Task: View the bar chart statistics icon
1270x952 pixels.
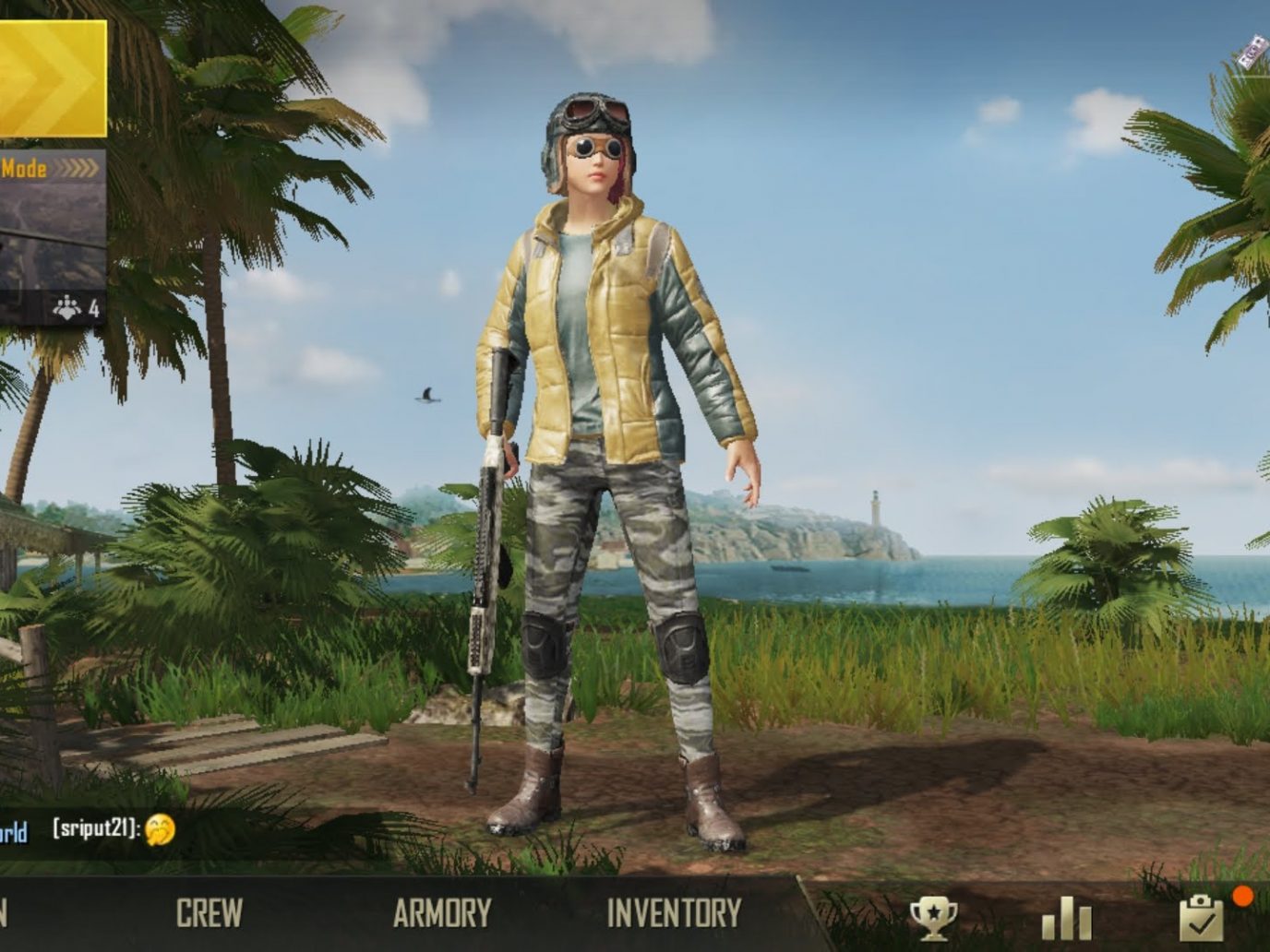Action: pyautogui.click(x=1066, y=919)
